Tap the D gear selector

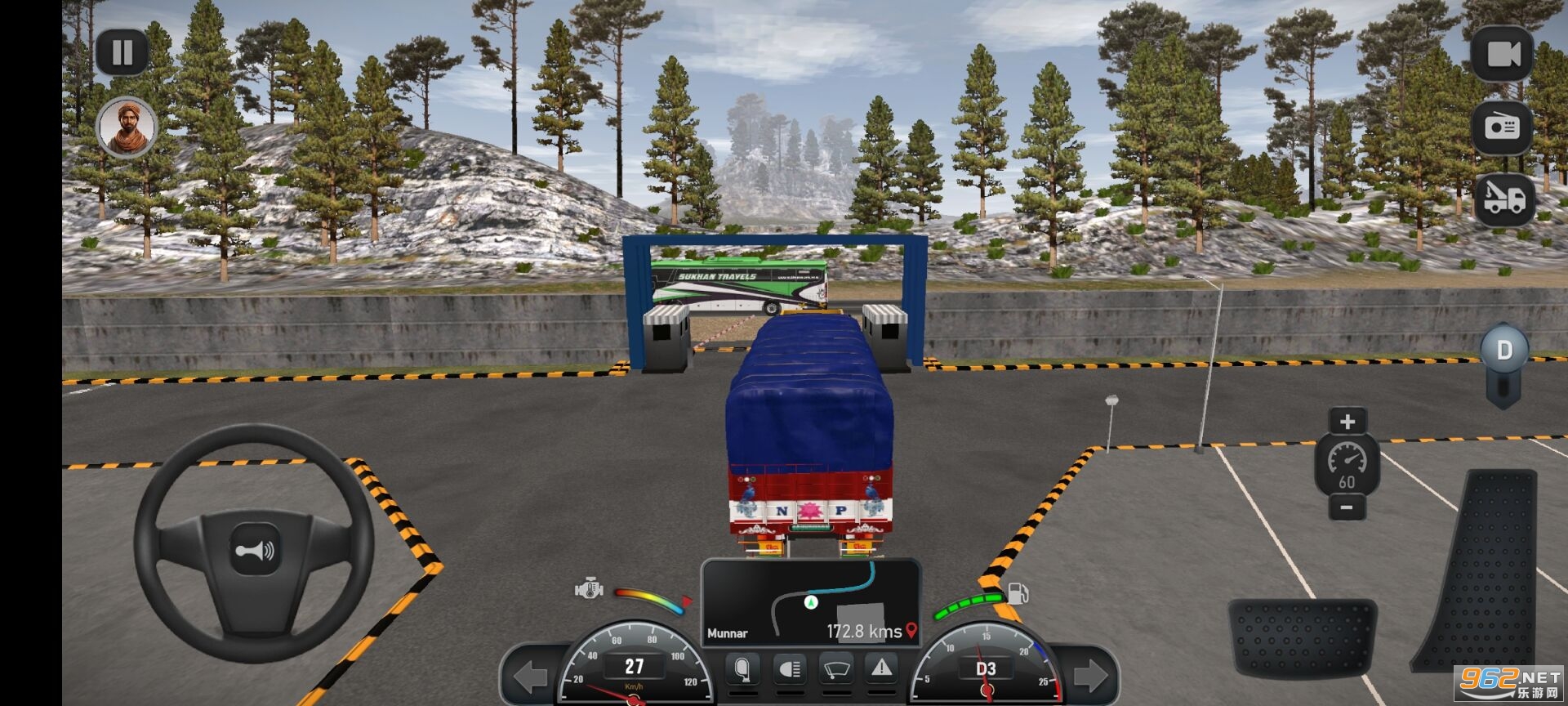[x=1504, y=351]
